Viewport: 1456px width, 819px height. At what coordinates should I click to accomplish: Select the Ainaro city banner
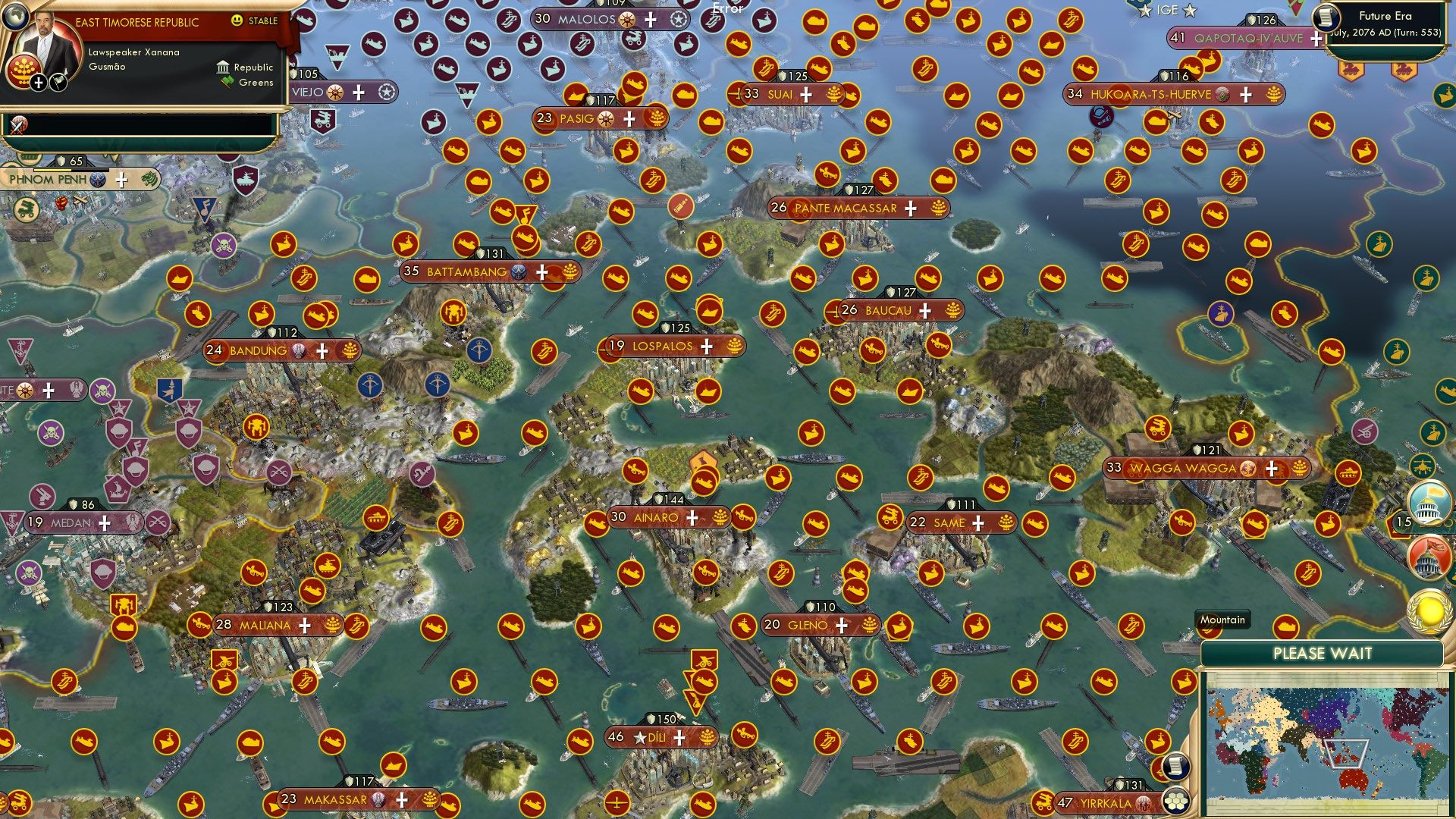(658, 518)
